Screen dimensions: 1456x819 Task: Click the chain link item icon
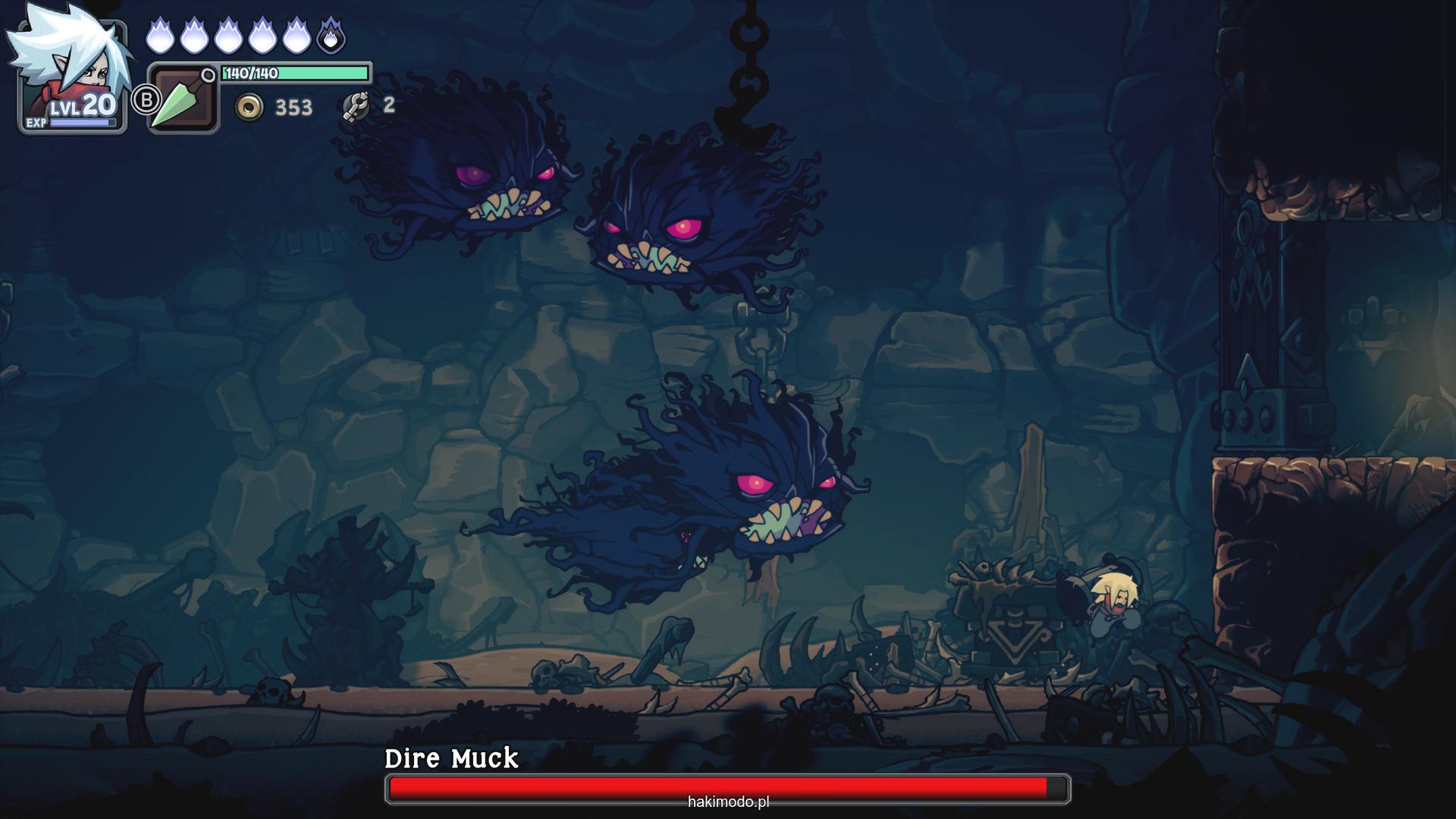(355, 106)
